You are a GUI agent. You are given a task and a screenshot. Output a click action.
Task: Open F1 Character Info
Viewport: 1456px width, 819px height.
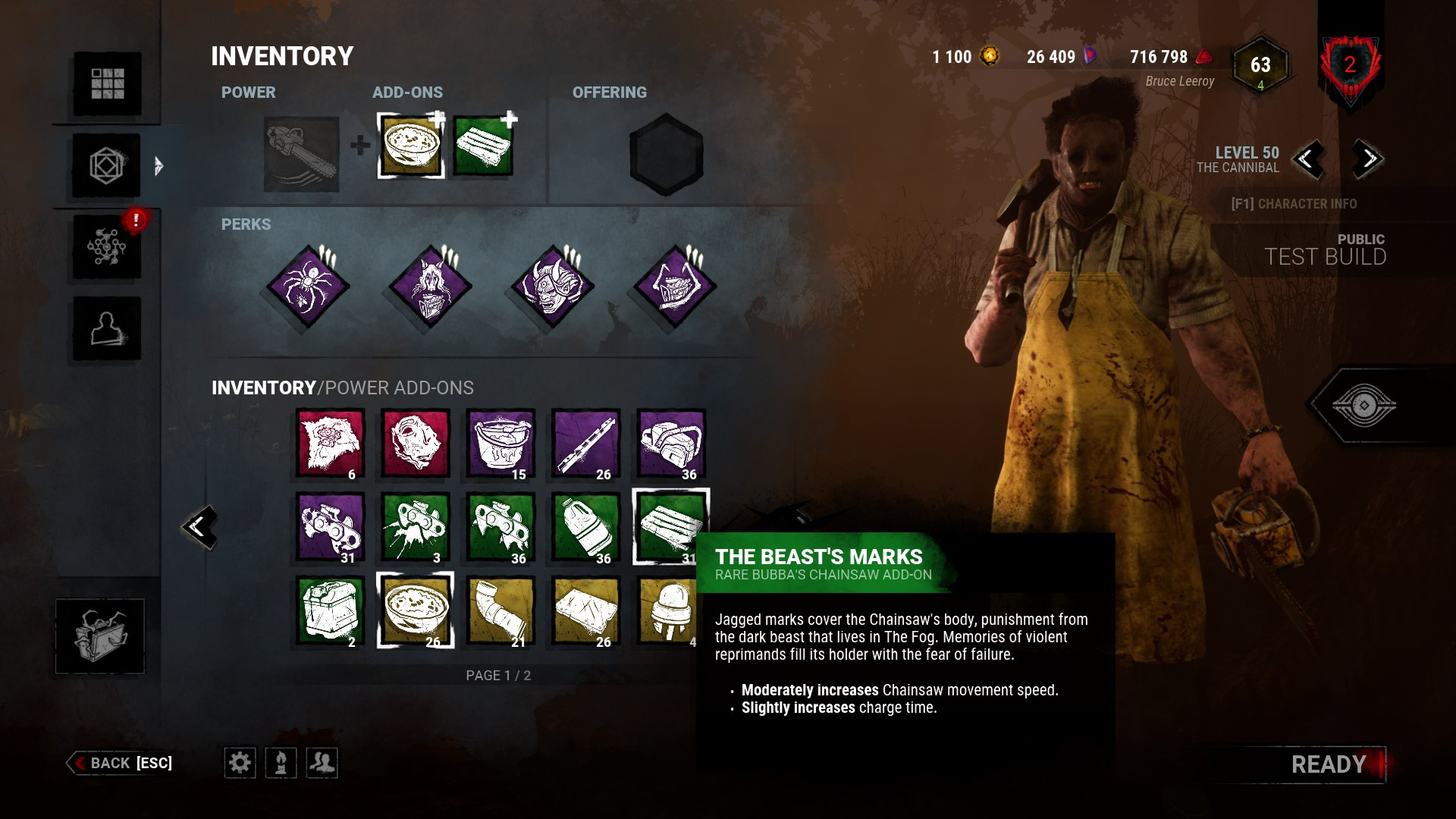(x=1294, y=204)
